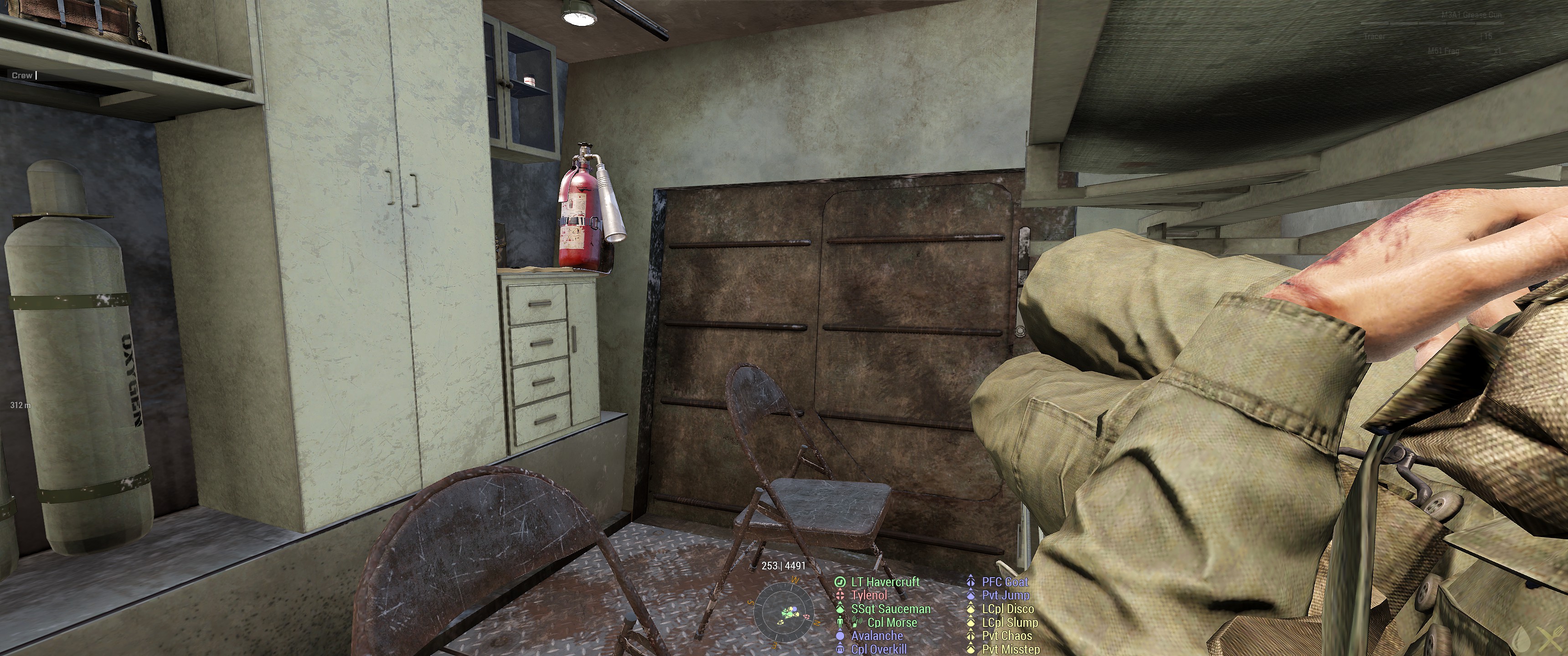Select LCpl Slump in the squad list

point(1010,623)
